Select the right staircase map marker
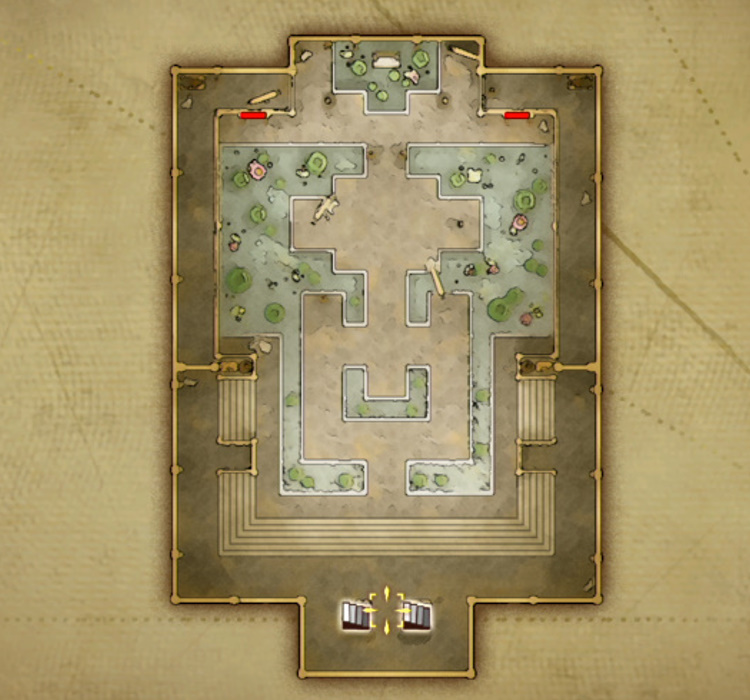The height and width of the screenshot is (700, 750). [x=418, y=614]
